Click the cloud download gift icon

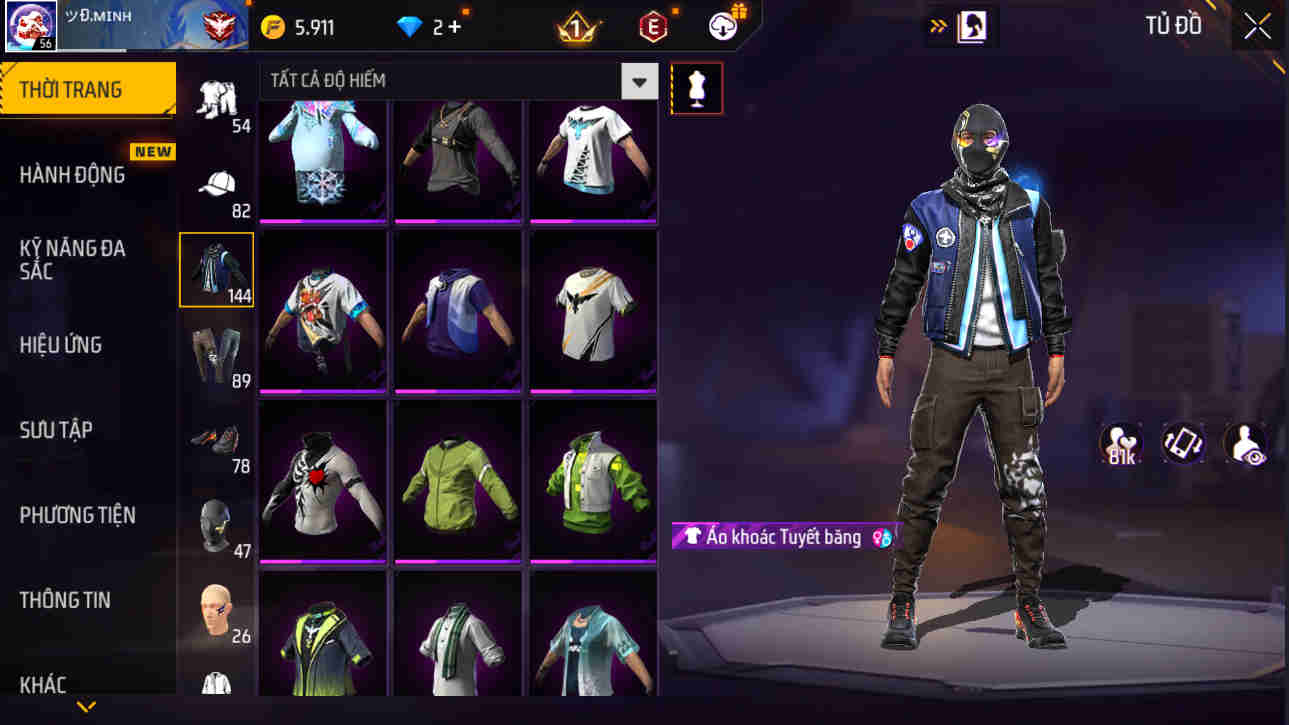pos(723,27)
